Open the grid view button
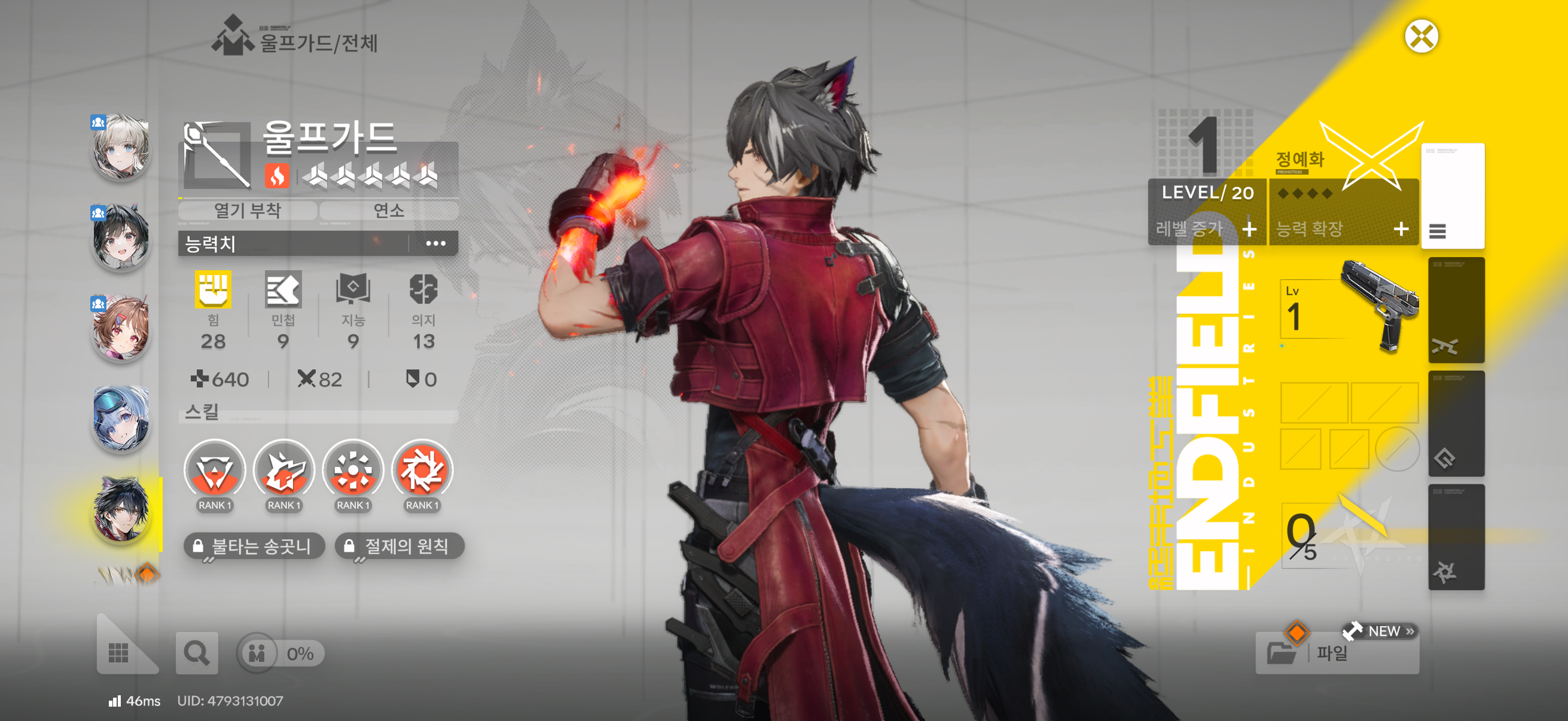Viewport: 1568px width, 721px height. (x=118, y=653)
